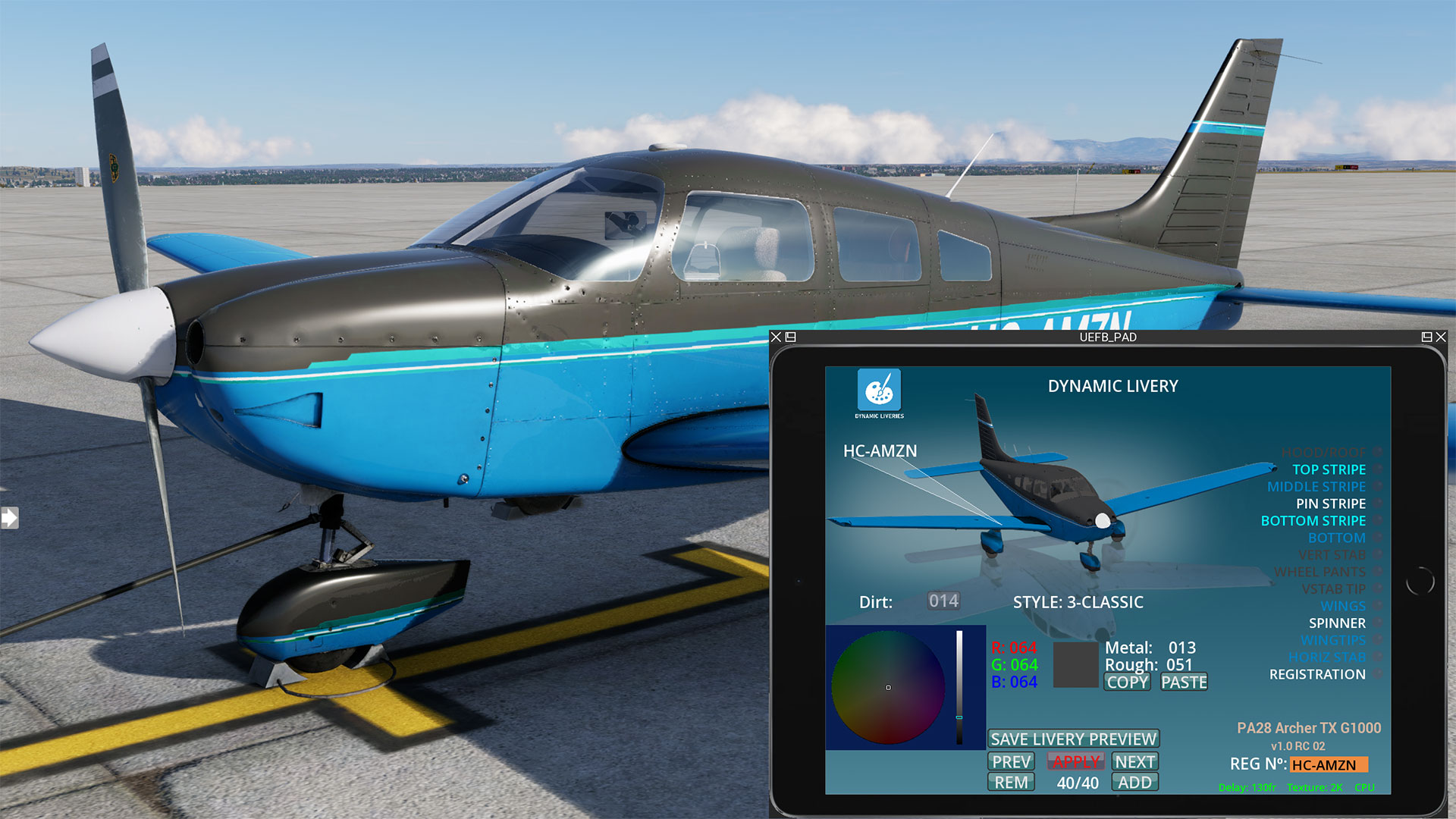Click the COPY color button

[x=1127, y=682]
